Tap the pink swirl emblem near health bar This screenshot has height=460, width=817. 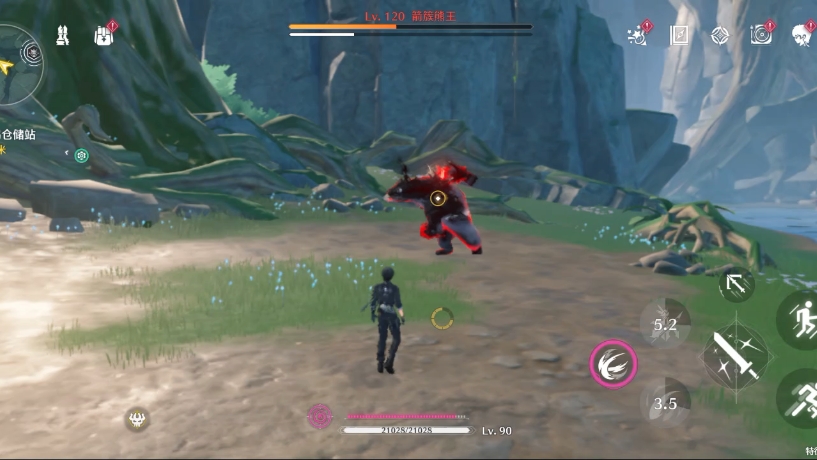[x=320, y=414]
